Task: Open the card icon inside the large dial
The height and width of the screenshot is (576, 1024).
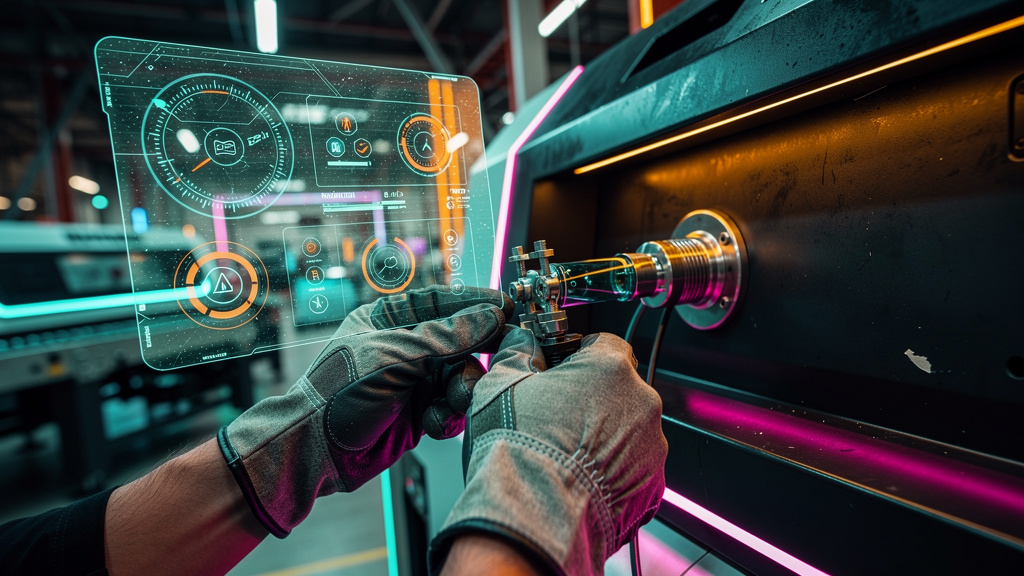Action: (223, 146)
